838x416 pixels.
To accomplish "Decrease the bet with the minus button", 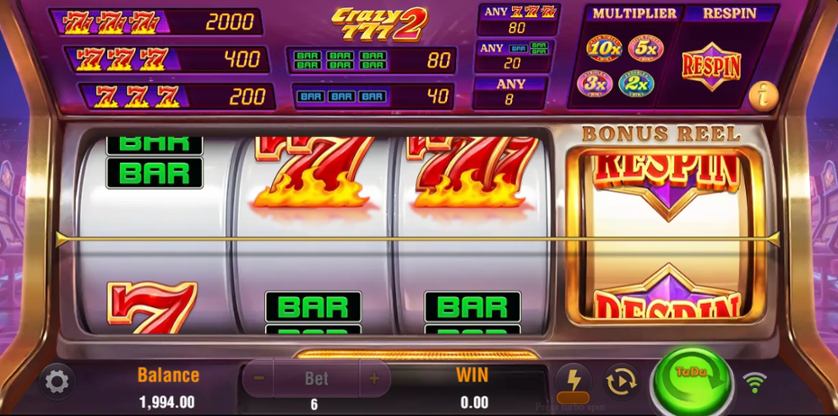I will [x=259, y=379].
